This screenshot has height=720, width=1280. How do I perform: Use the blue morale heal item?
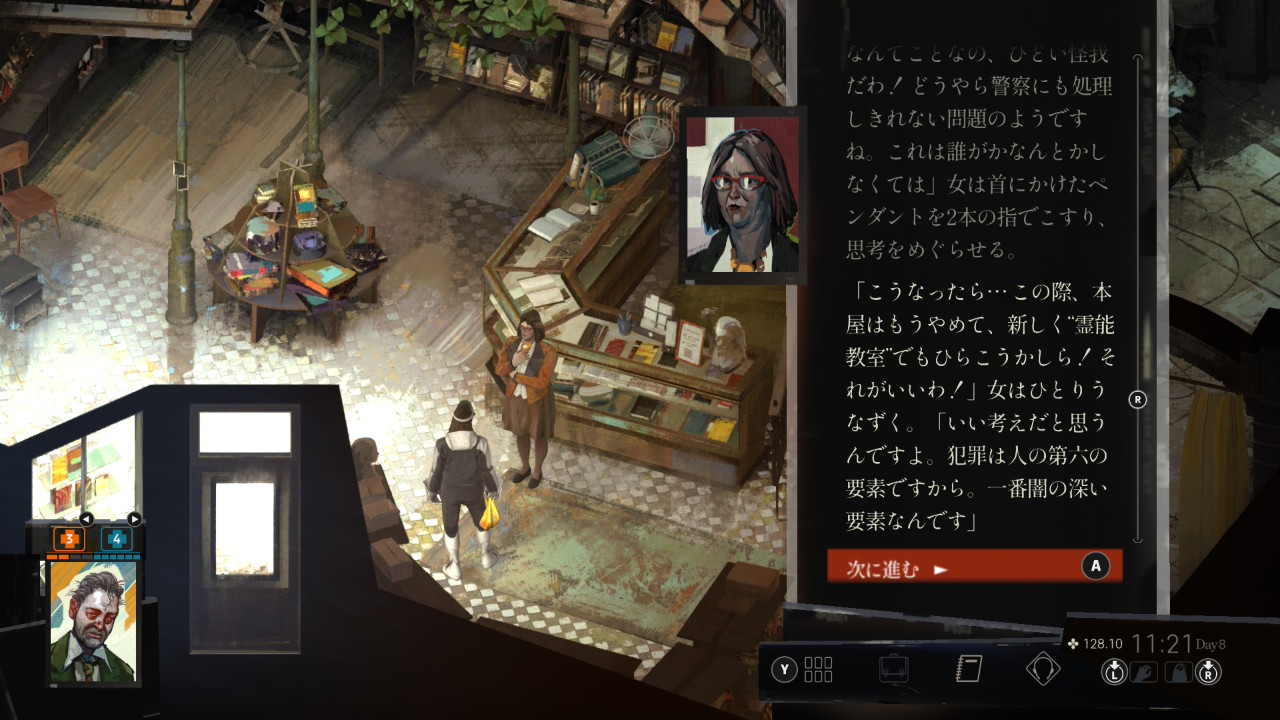(116, 539)
